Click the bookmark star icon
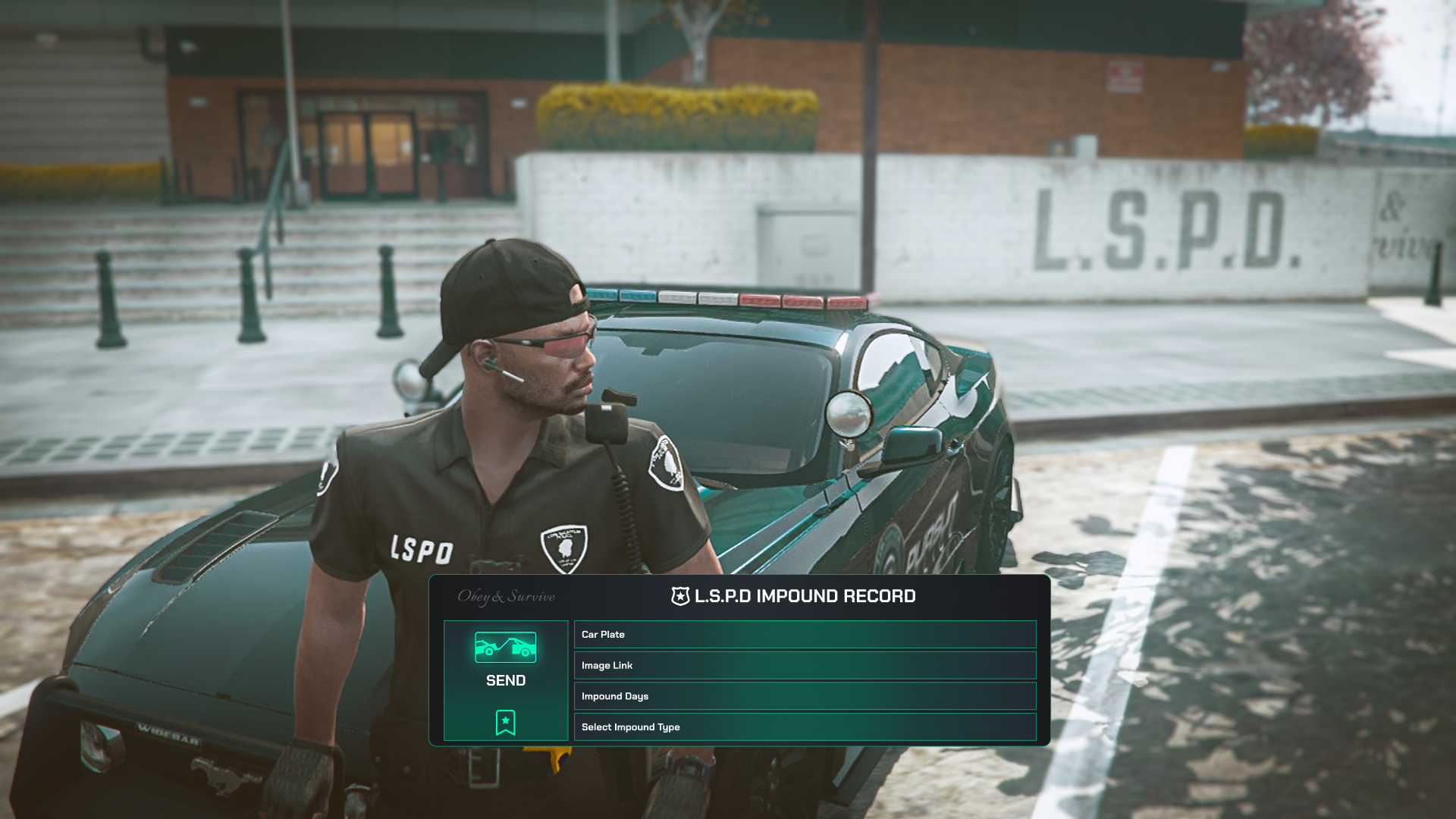This screenshot has height=819, width=1456. [x=505, y=722]
